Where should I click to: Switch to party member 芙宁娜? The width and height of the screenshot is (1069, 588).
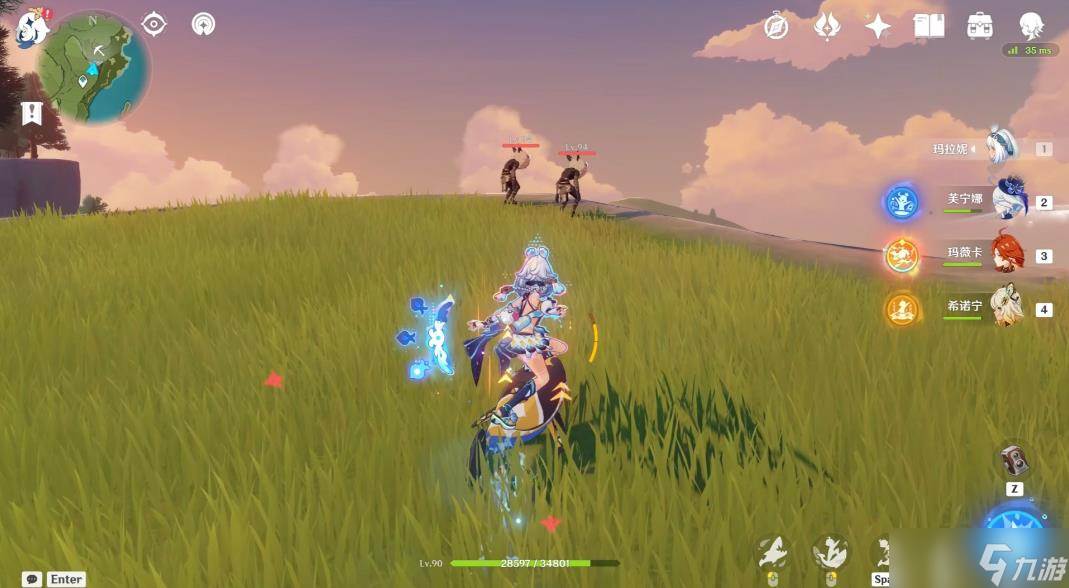point(1009,200)
